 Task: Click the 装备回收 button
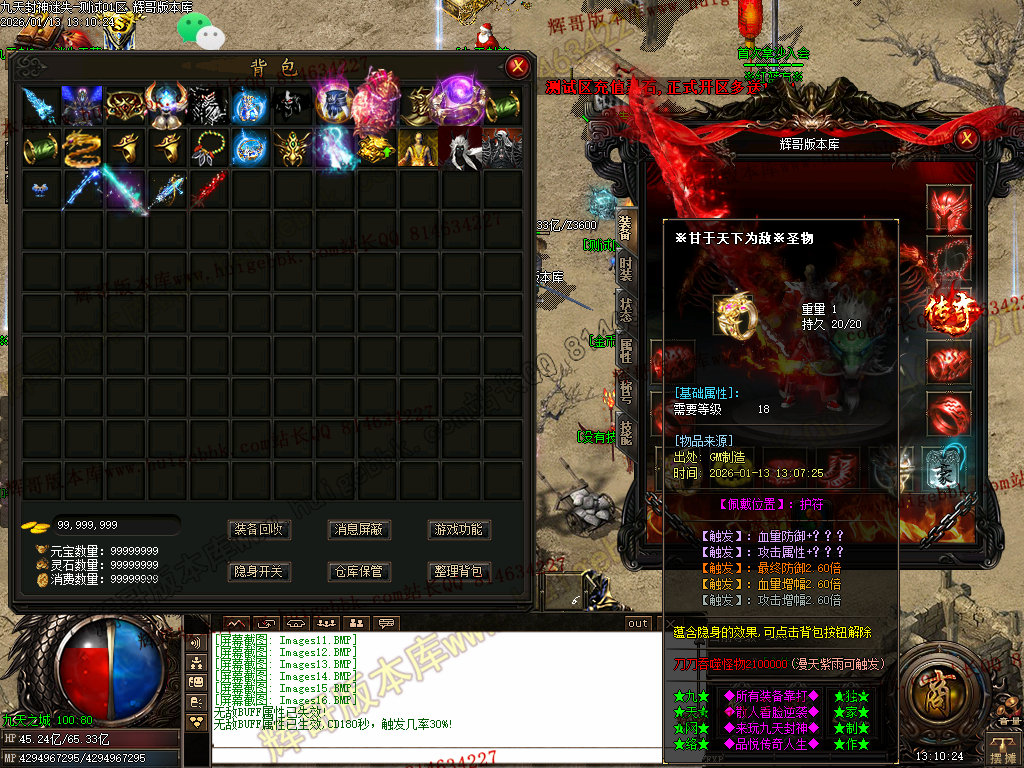click(260, 529)
